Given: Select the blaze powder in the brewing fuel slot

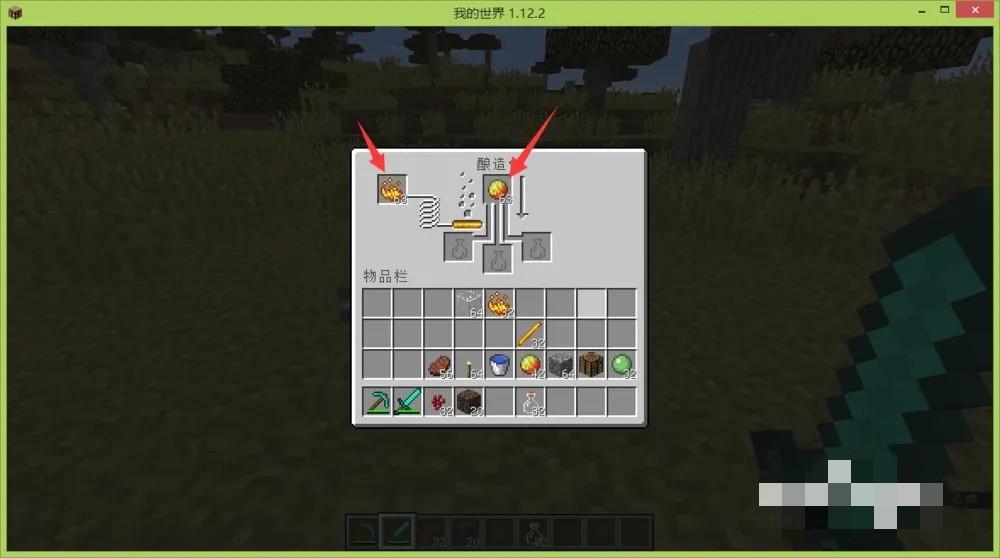Looking at the screenshot, I should pos(392,189).
